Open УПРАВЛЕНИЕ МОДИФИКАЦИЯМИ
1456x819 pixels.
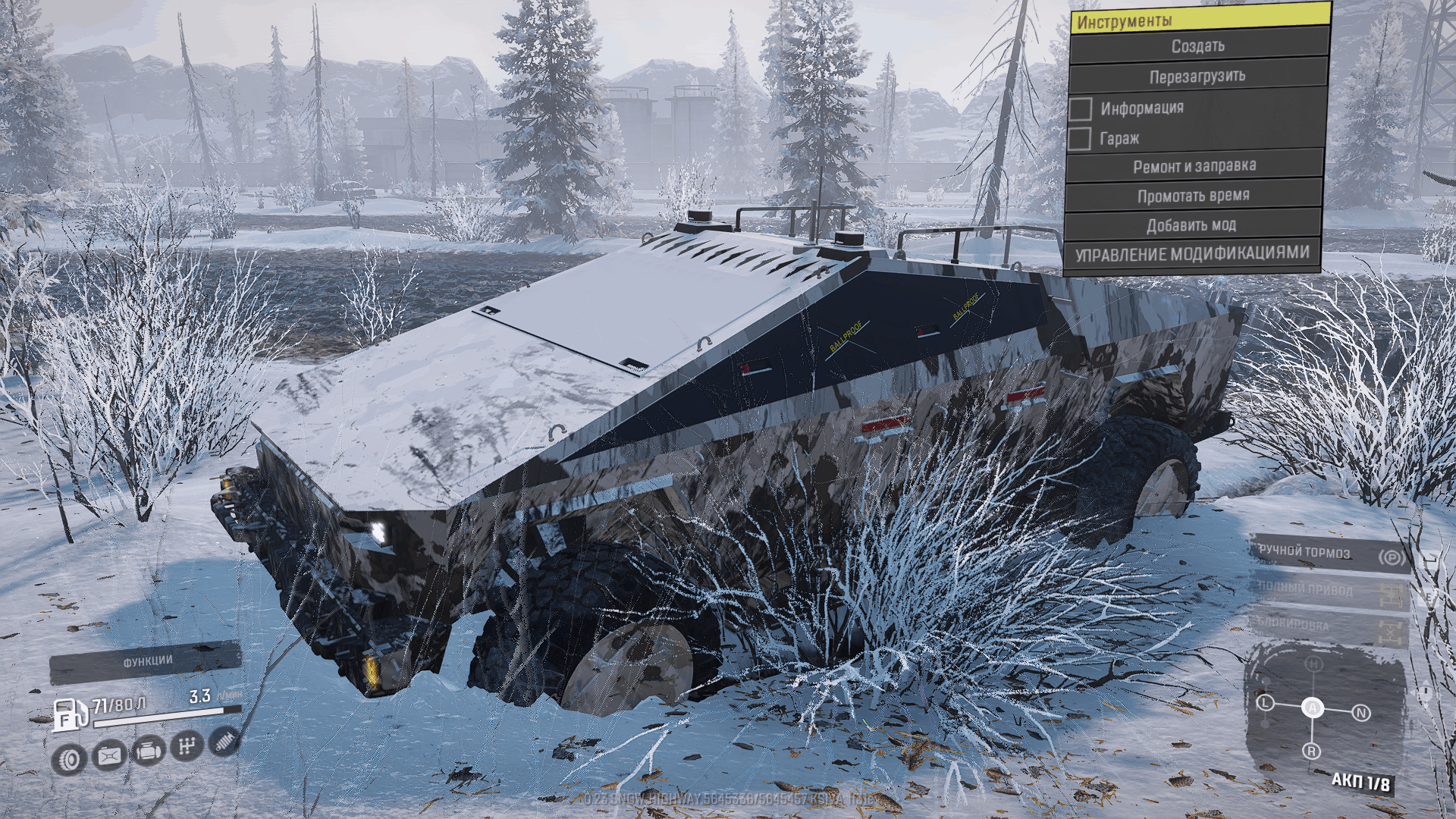point(1191,254)
